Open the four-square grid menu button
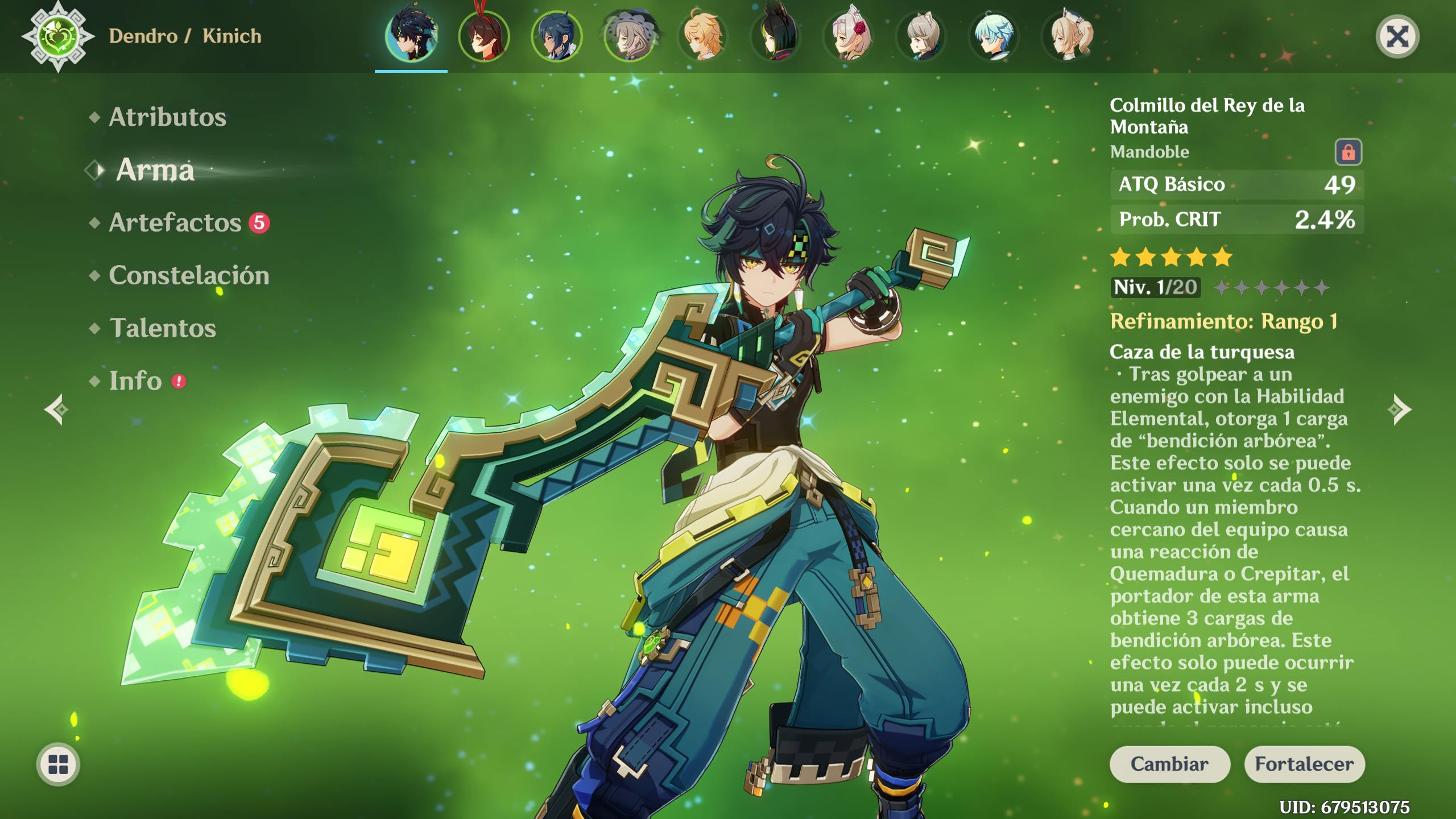The image size is (1456, 819). (x=58, y=764)
